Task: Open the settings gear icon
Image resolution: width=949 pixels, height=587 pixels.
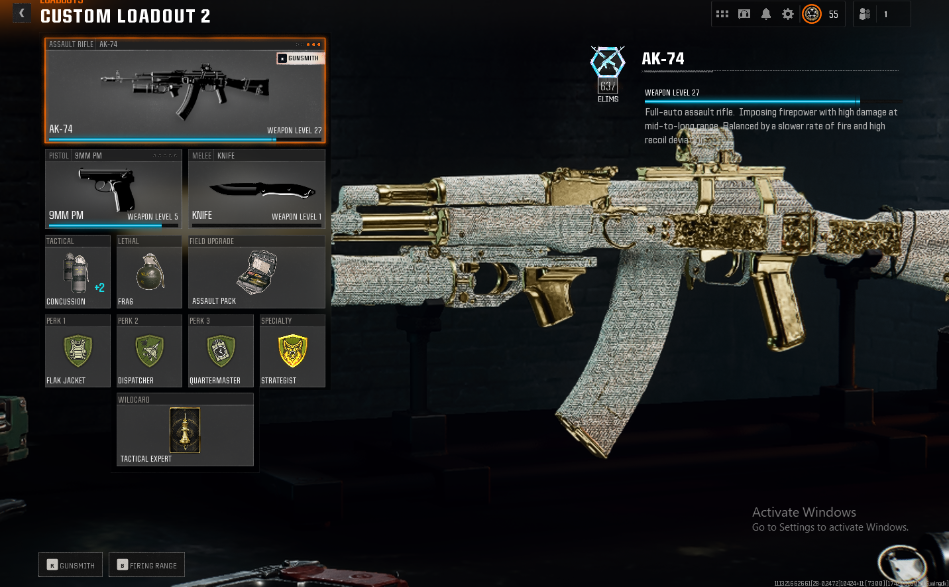Action: pyautogui.click(x=788, y=14)
